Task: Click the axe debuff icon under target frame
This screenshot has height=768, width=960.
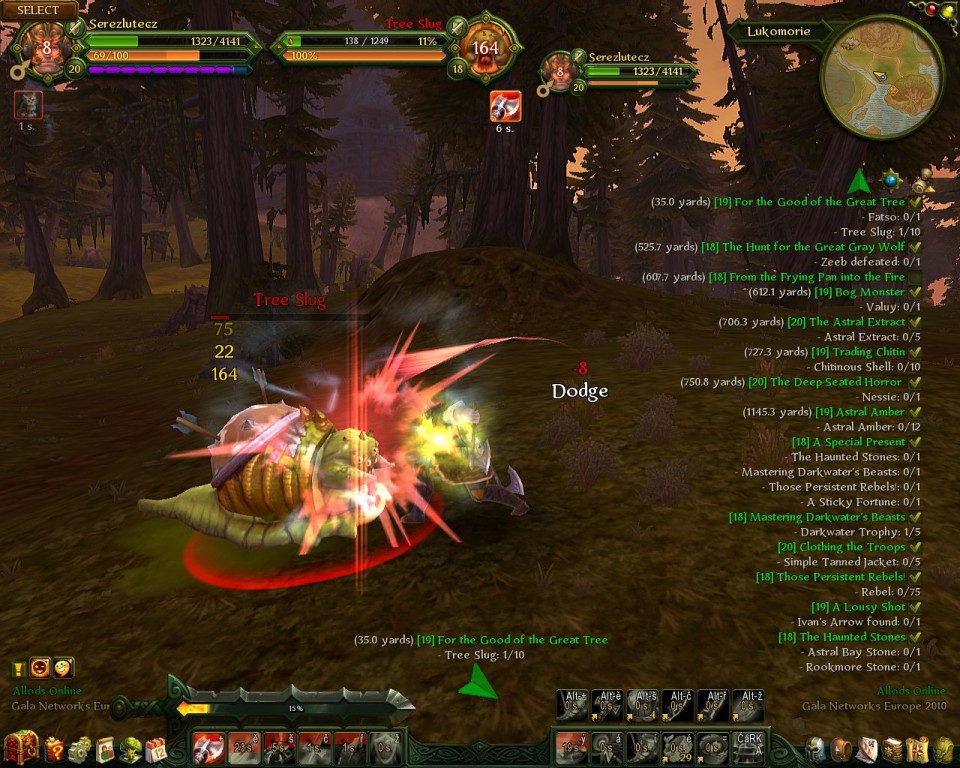Action: click(x=505, y=106)
